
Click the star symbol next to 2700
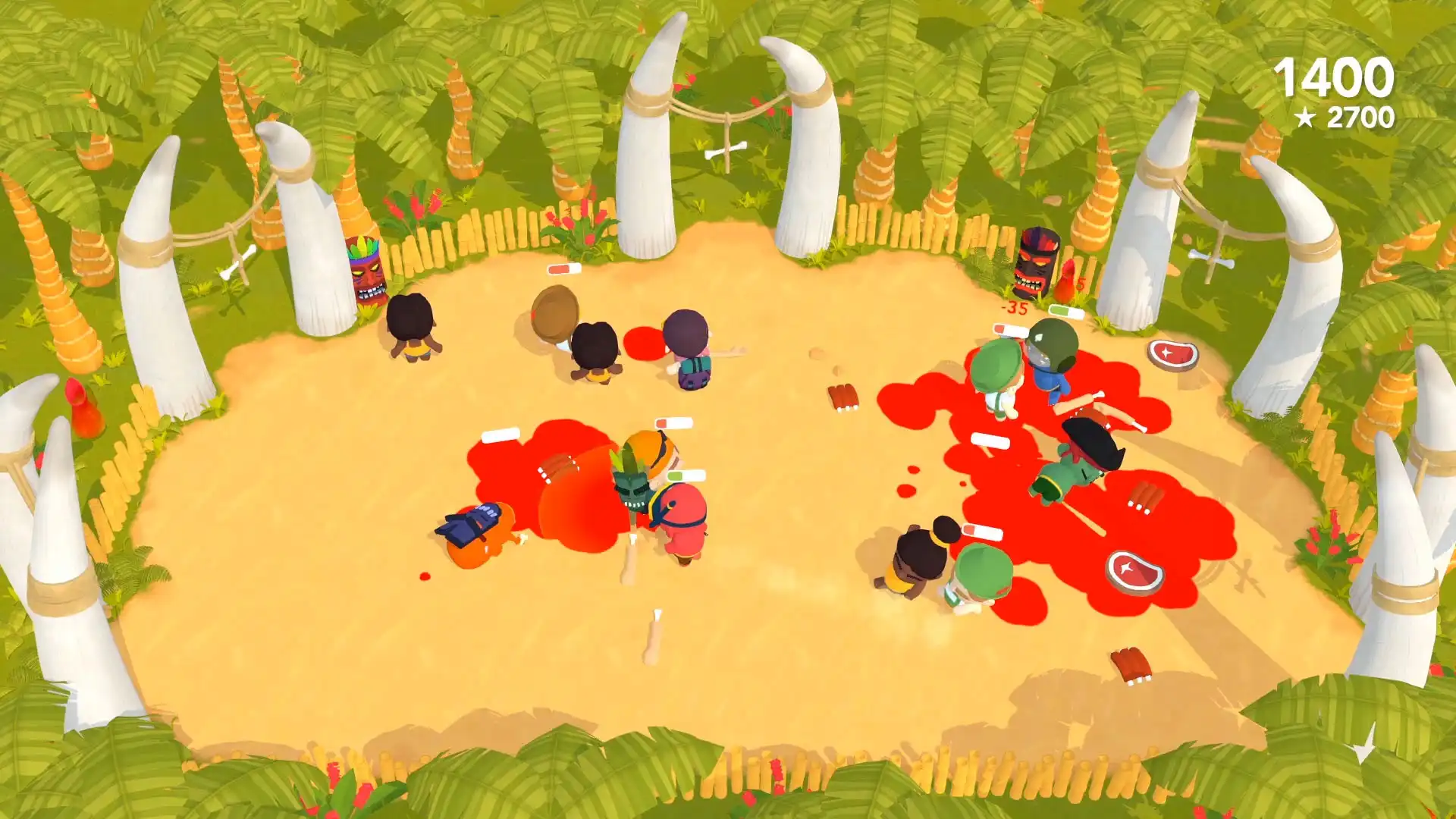coord(1307,118)
